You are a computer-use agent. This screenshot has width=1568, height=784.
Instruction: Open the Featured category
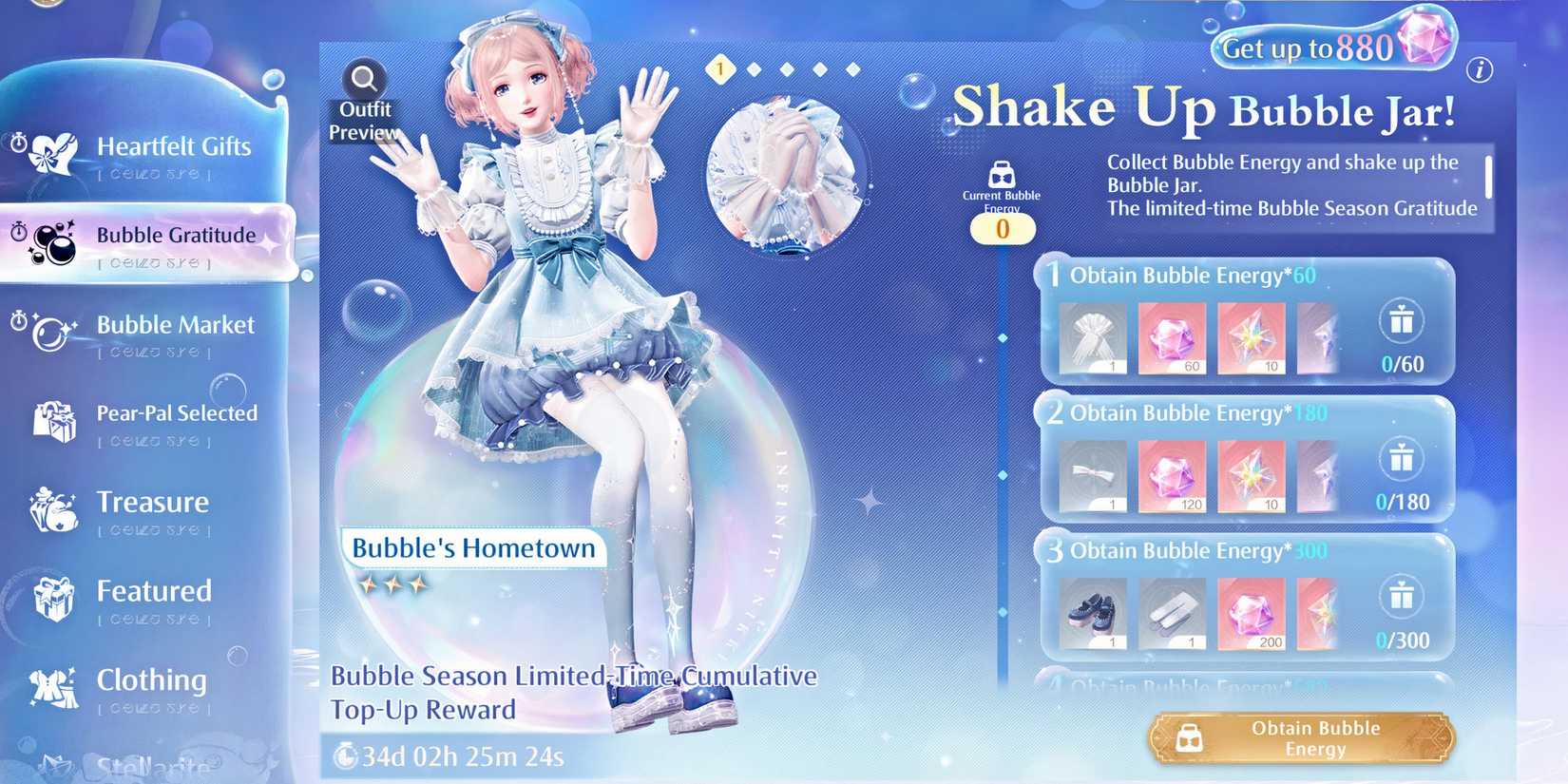(x=153, y=590)
